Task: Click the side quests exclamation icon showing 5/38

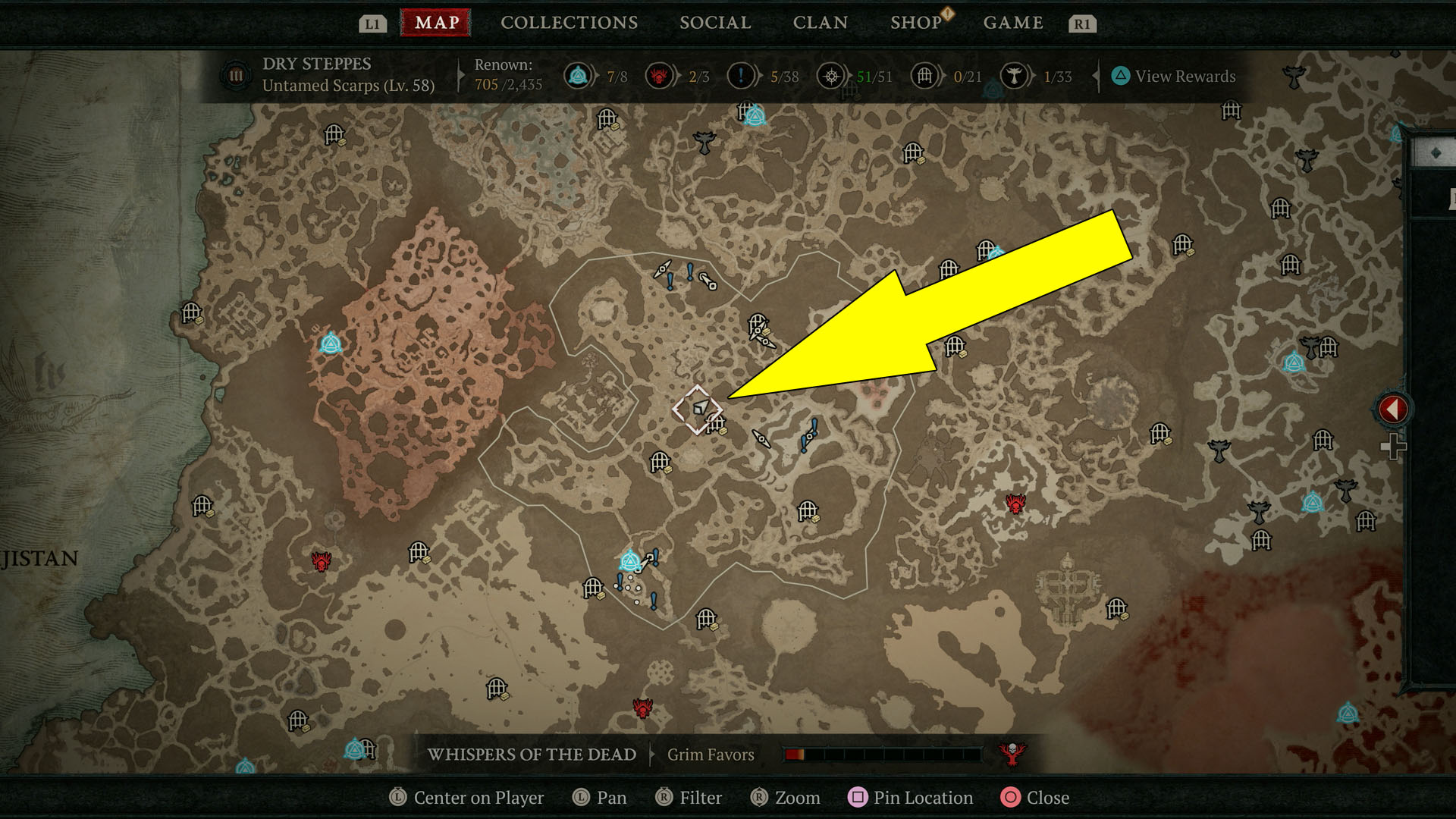Action: pos(742,76)
